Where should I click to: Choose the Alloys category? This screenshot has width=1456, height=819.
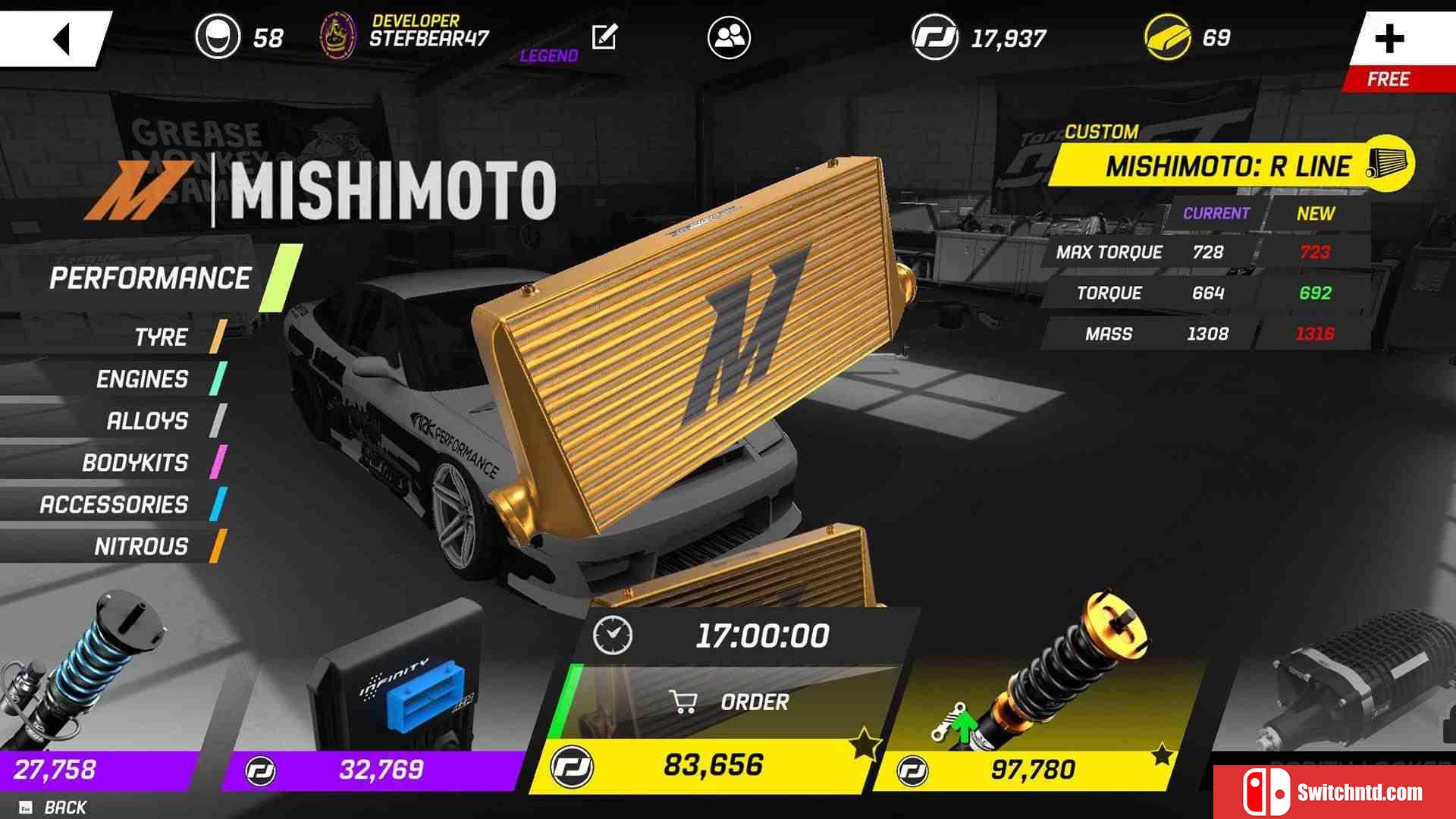(x=147, y=421)
